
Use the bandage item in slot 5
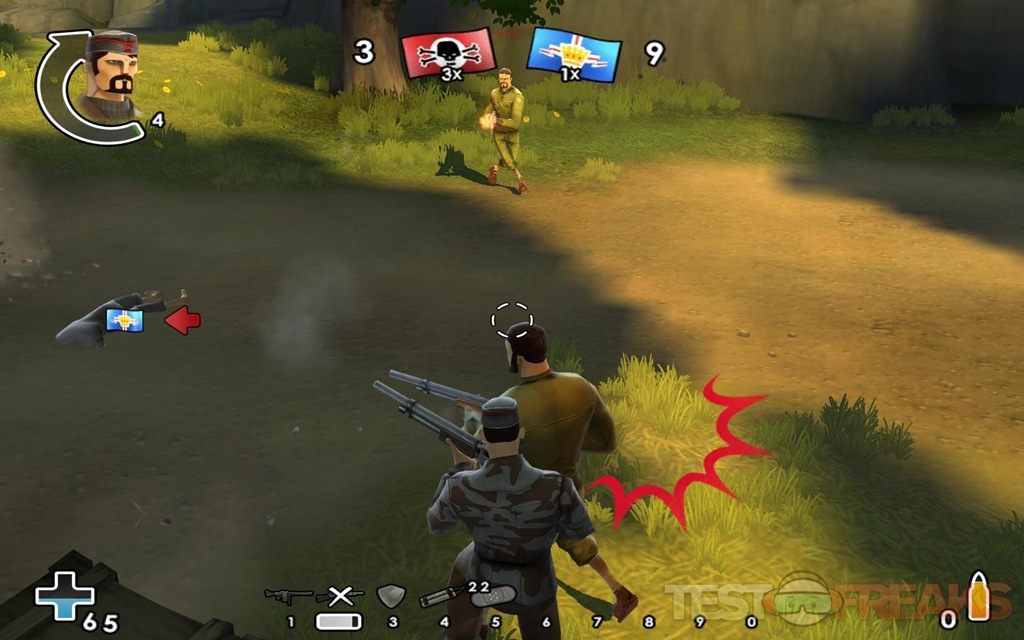(x=492, y=597)
